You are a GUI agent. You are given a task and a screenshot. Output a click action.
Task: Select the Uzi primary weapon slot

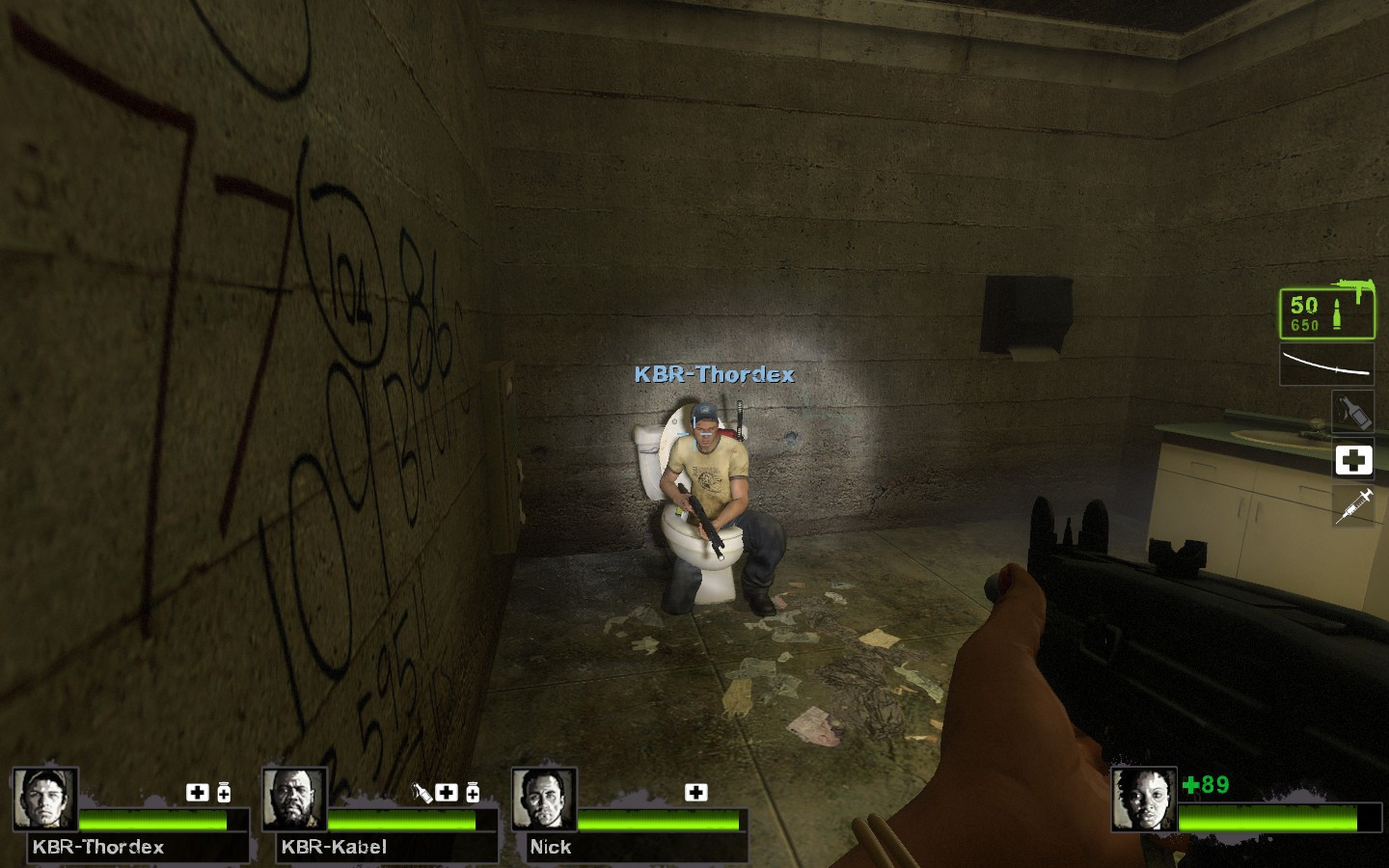(1327, 312)
